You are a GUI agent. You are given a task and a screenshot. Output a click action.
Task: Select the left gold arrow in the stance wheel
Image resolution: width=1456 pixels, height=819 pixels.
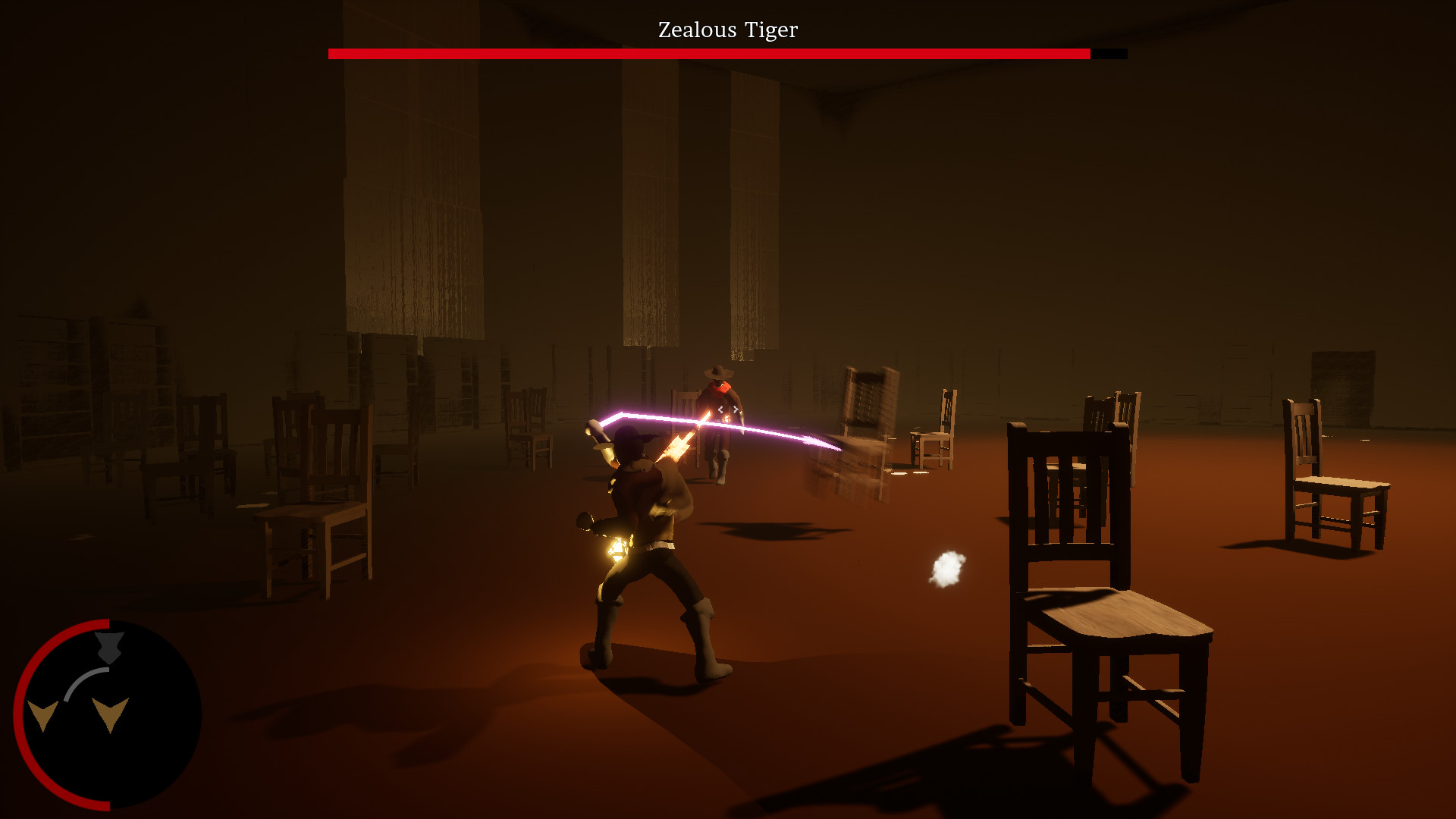42,715
